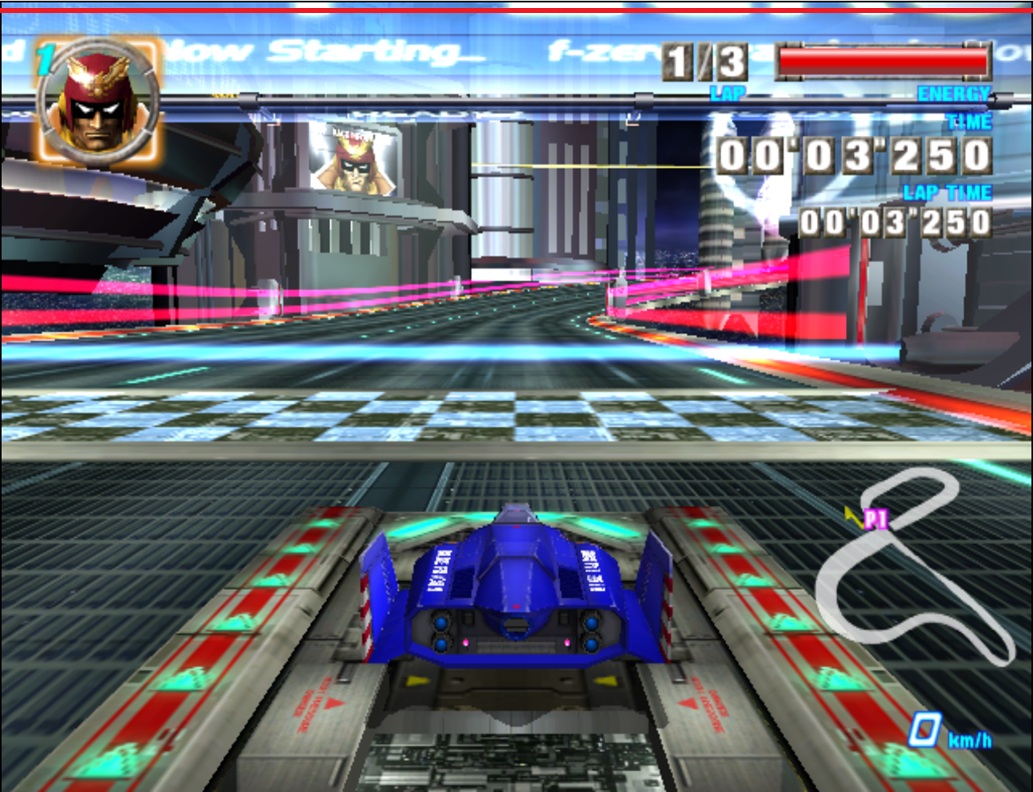Click the Captain Falcon pilot portrait
This screenshot has width=1033, height=792.
[98, 101]
